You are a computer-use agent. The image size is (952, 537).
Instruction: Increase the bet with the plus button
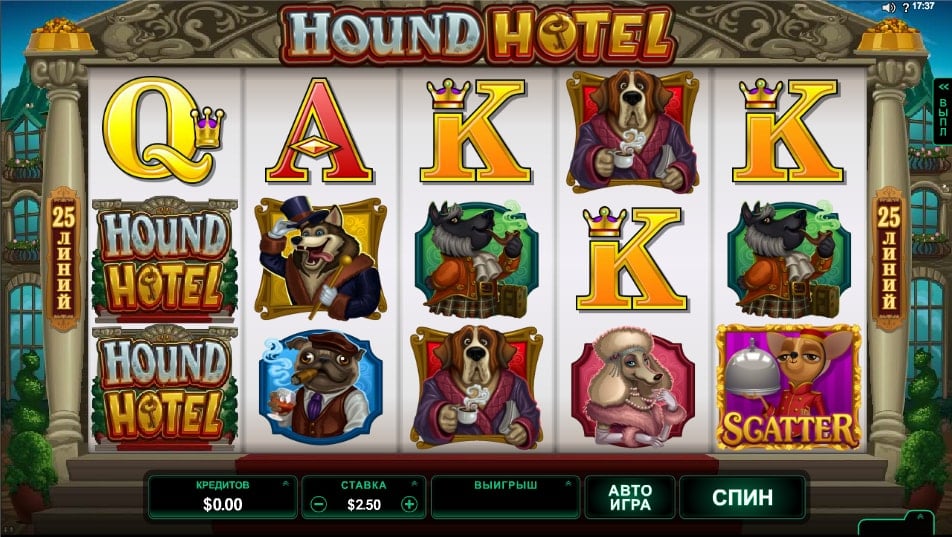pos(409,505)
